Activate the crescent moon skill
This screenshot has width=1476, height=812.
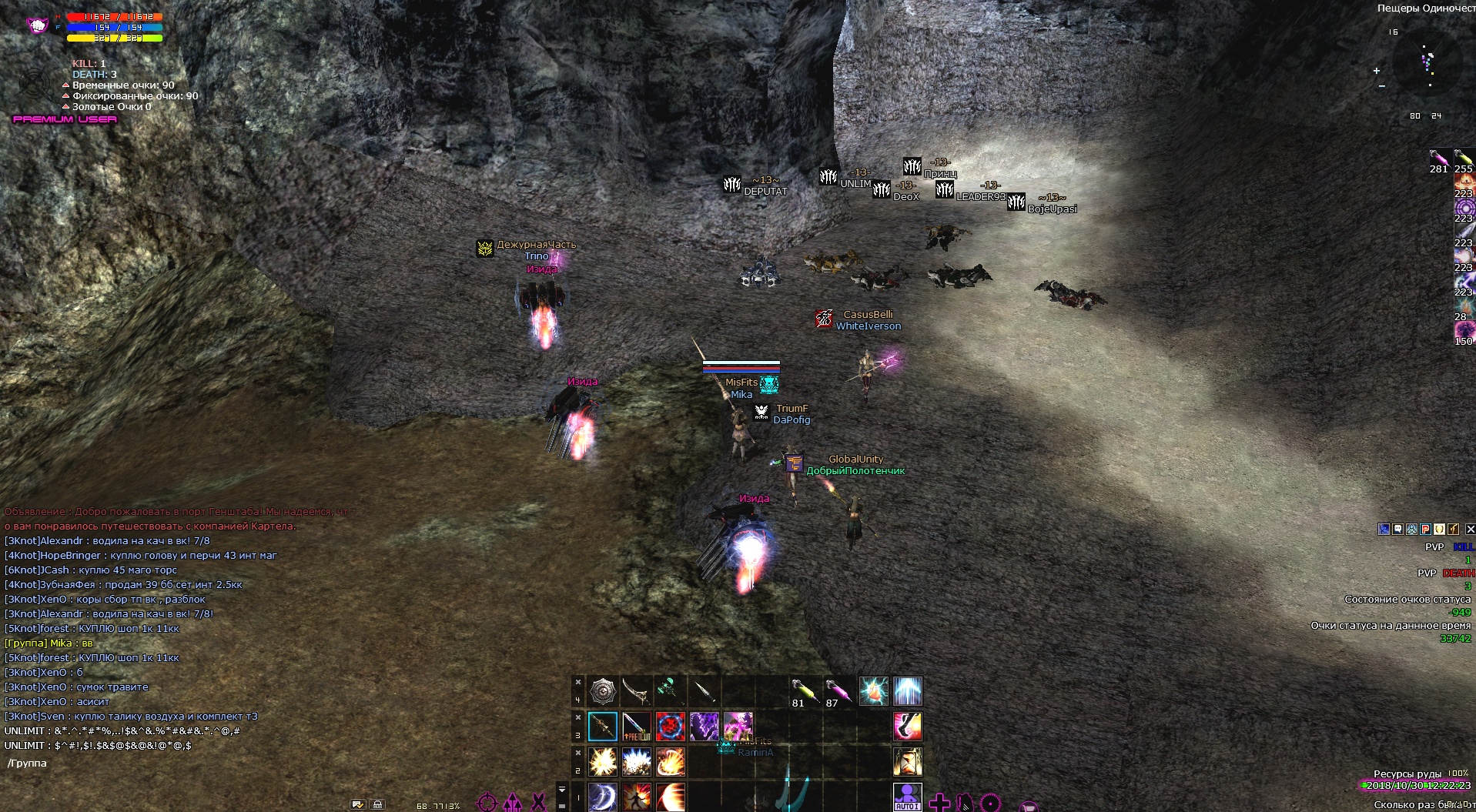603,797
